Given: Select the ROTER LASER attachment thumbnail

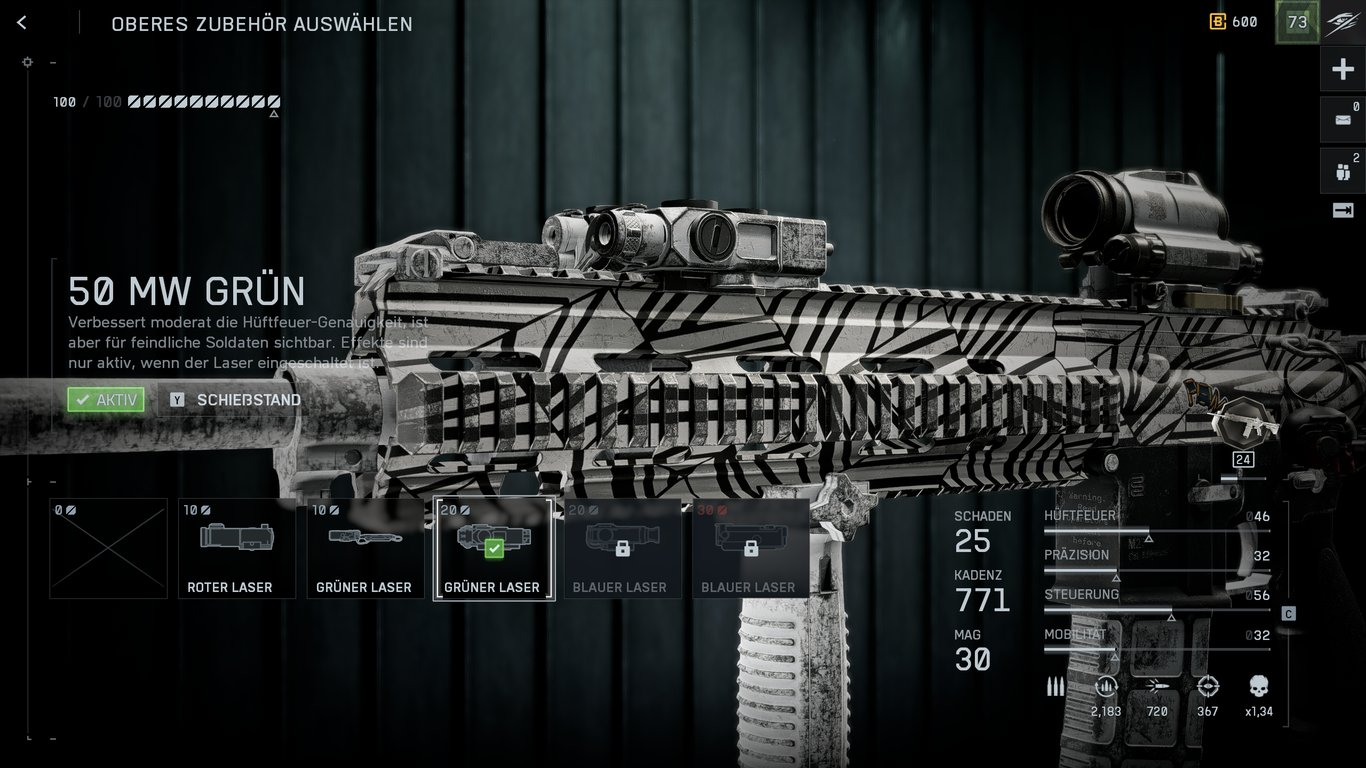Looking at the screenshot, I should tap(236, 548).
